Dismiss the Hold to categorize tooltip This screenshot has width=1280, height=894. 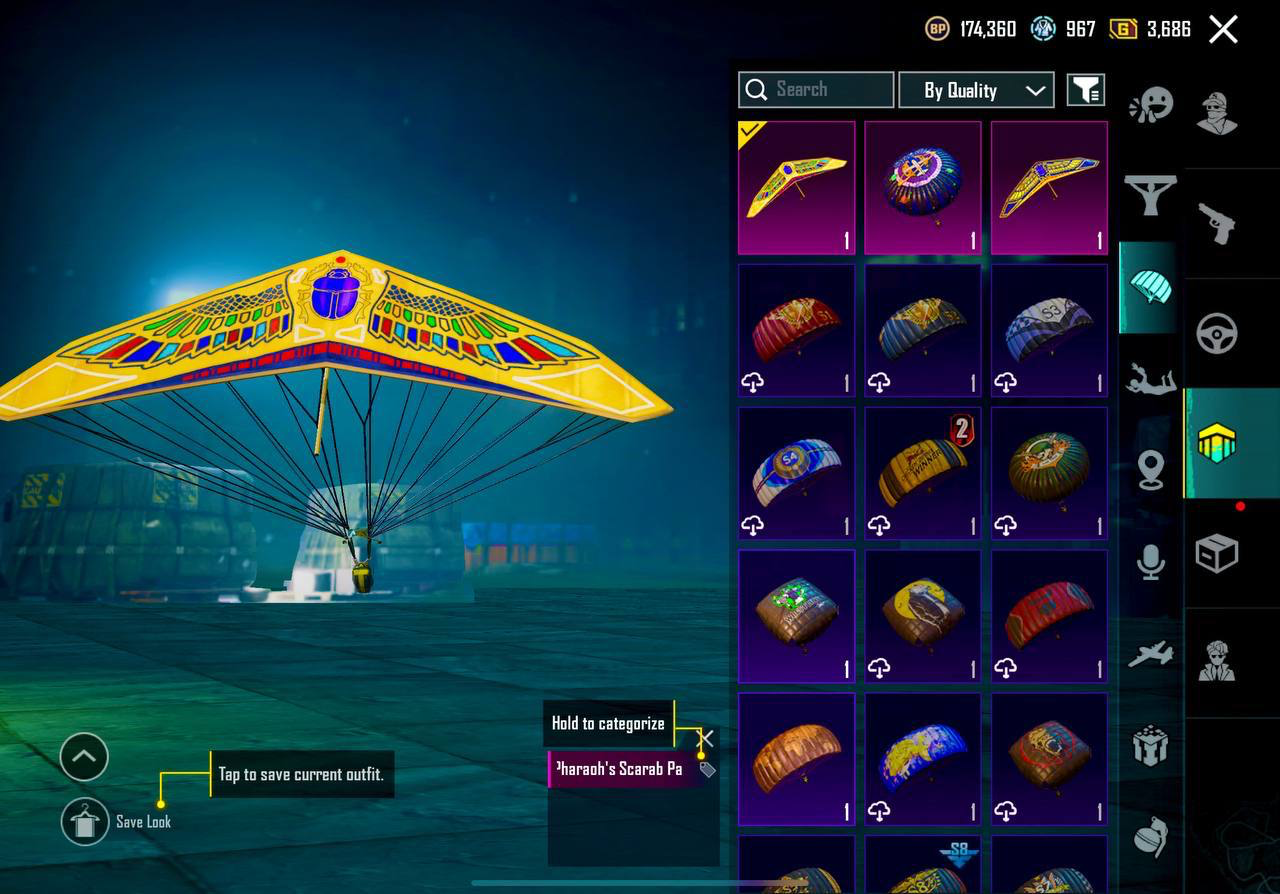tap(705, 738)
